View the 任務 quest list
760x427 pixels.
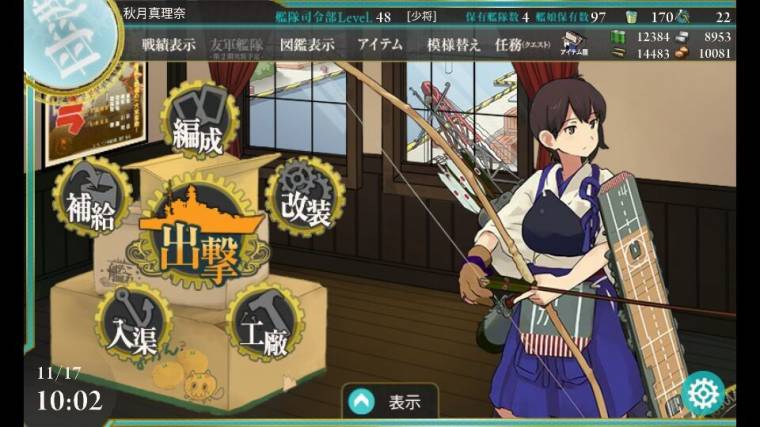click(x=523, y=45)
